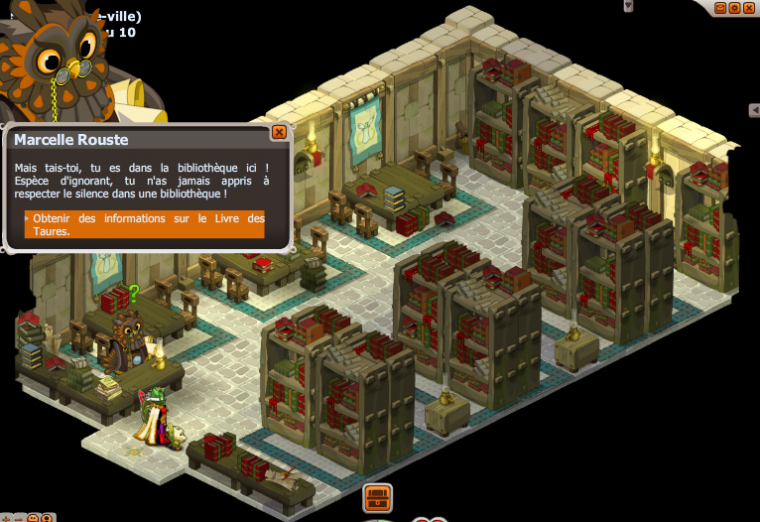Viewport: 760px width, 522px height.
Task: Expand the left-pointing arrow tab on the right edge
Action: pos(754,110)
